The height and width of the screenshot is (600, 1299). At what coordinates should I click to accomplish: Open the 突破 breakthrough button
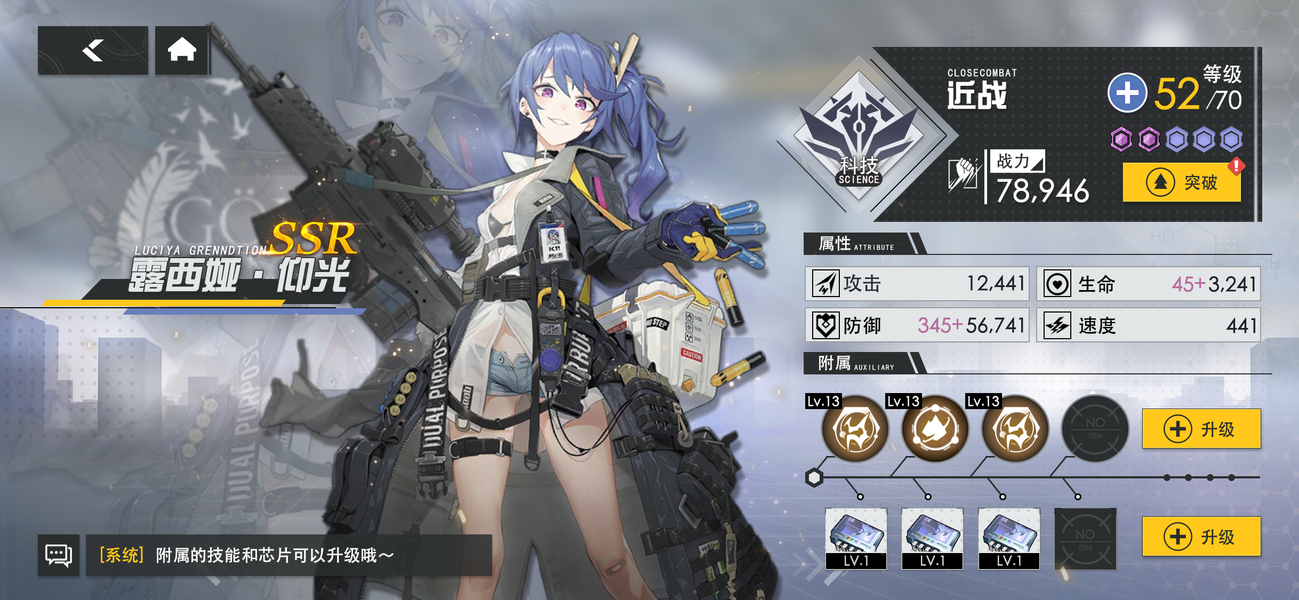tap(1181, 183)
